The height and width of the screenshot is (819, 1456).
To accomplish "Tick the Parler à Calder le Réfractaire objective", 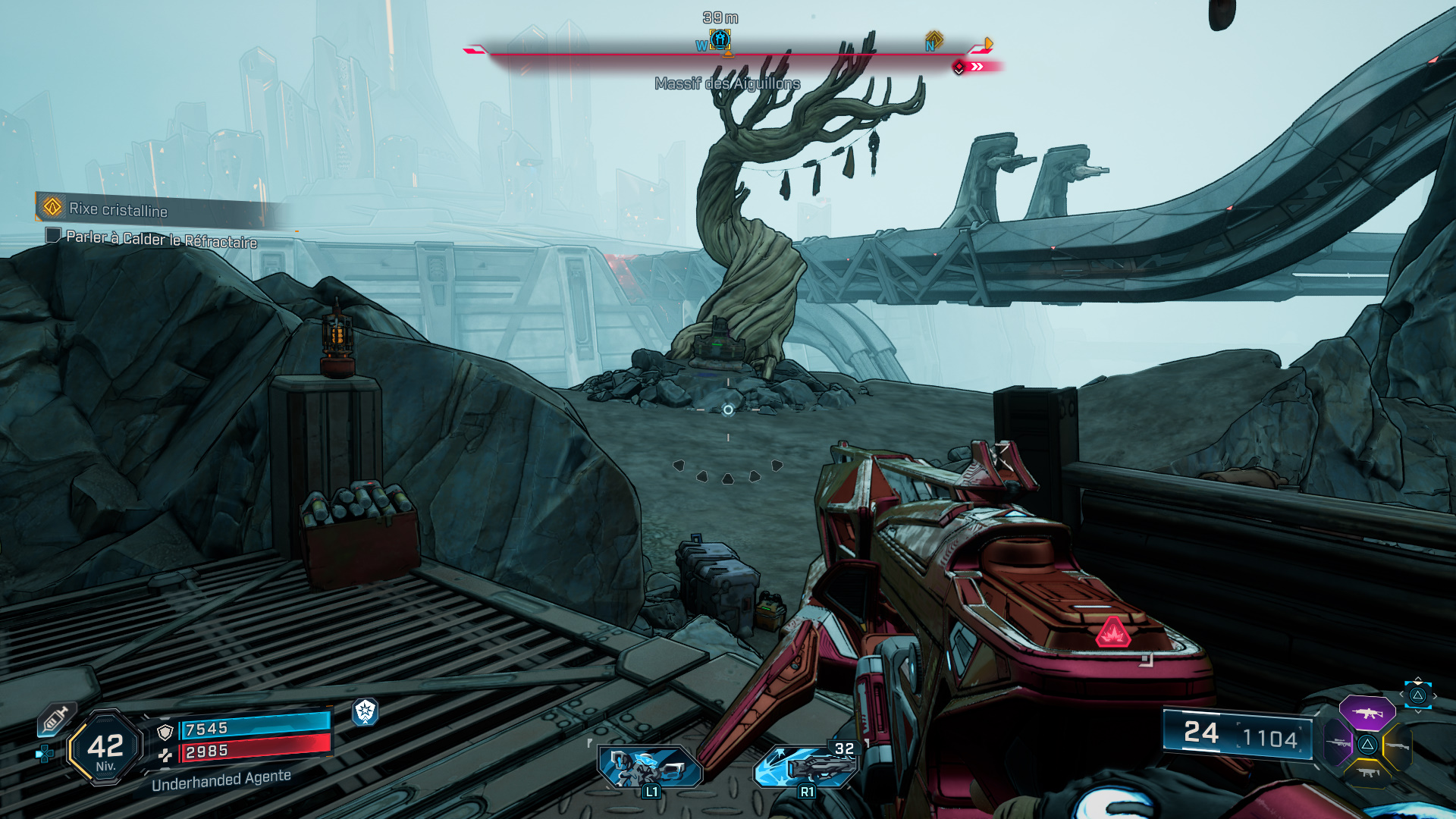I will pos(53,235).
